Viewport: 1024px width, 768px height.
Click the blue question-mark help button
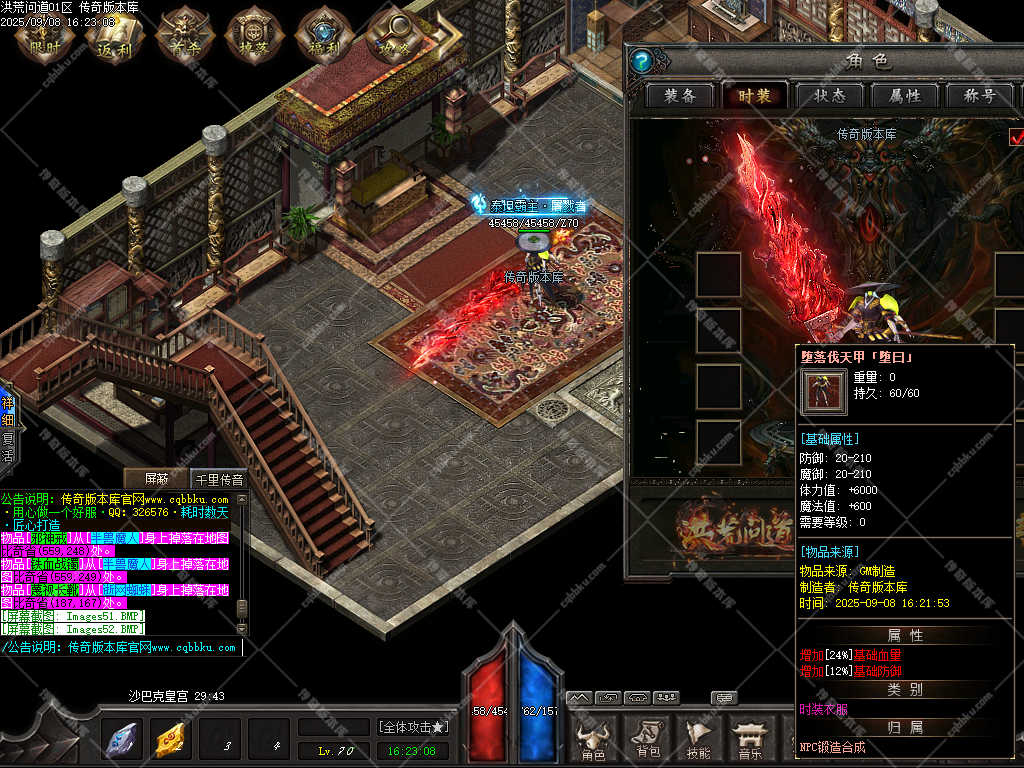(x=642, y=61)
